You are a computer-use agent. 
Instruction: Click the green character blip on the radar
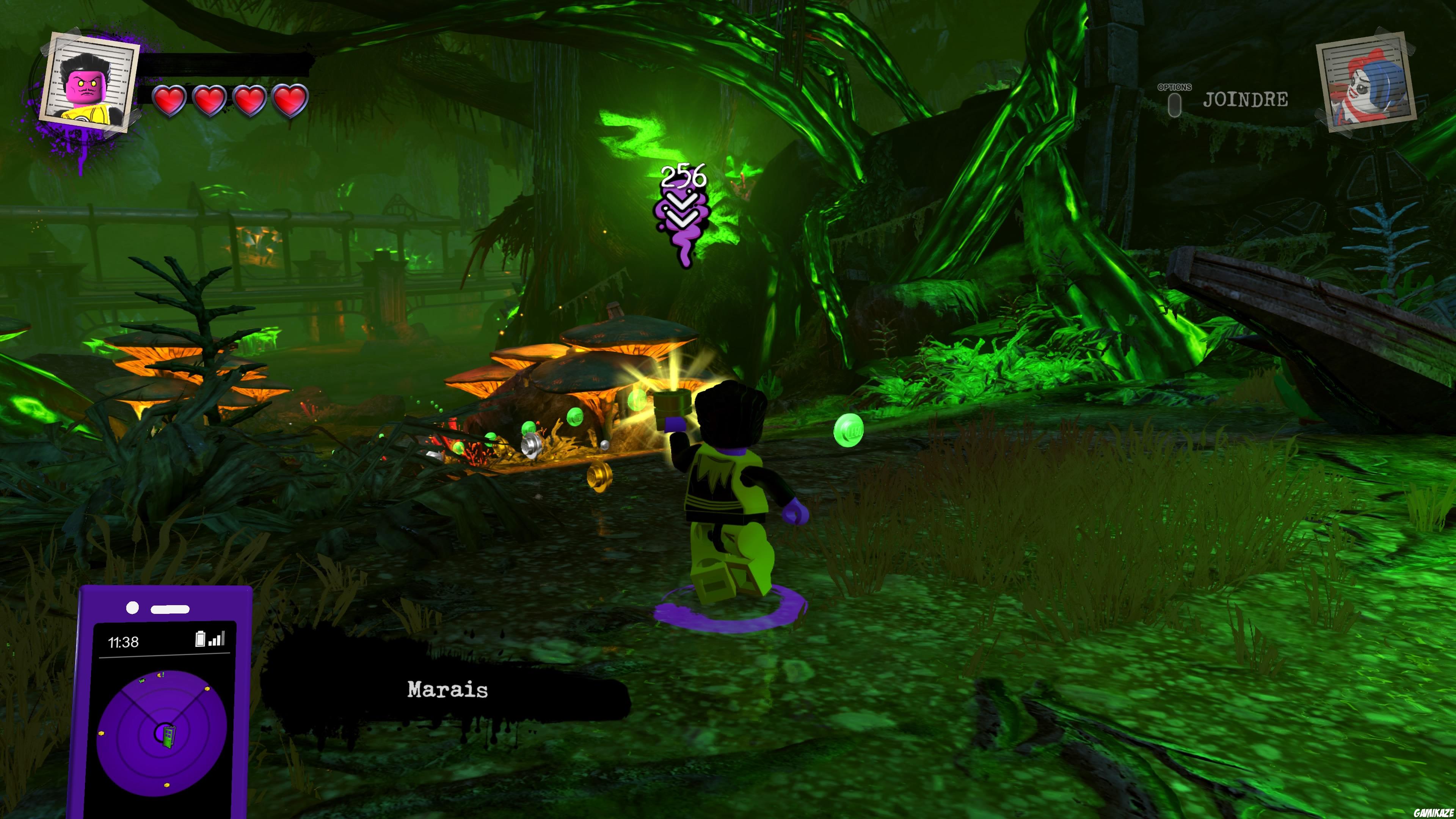(x=142, y=681)
